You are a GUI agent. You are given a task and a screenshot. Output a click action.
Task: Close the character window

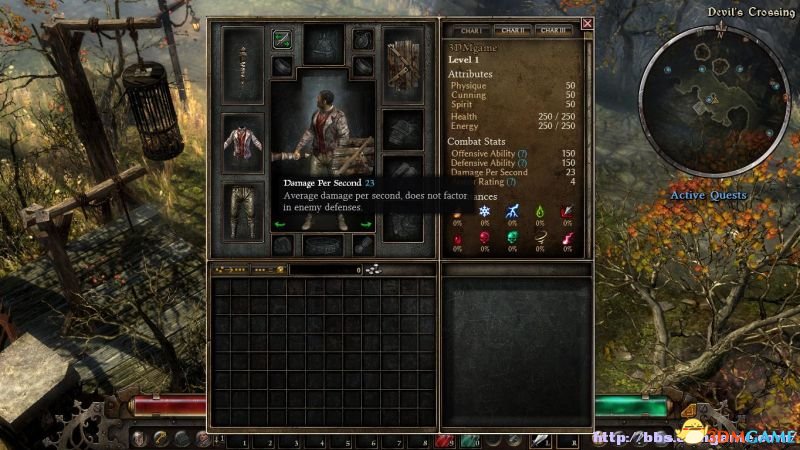click(x=587, y=24)
